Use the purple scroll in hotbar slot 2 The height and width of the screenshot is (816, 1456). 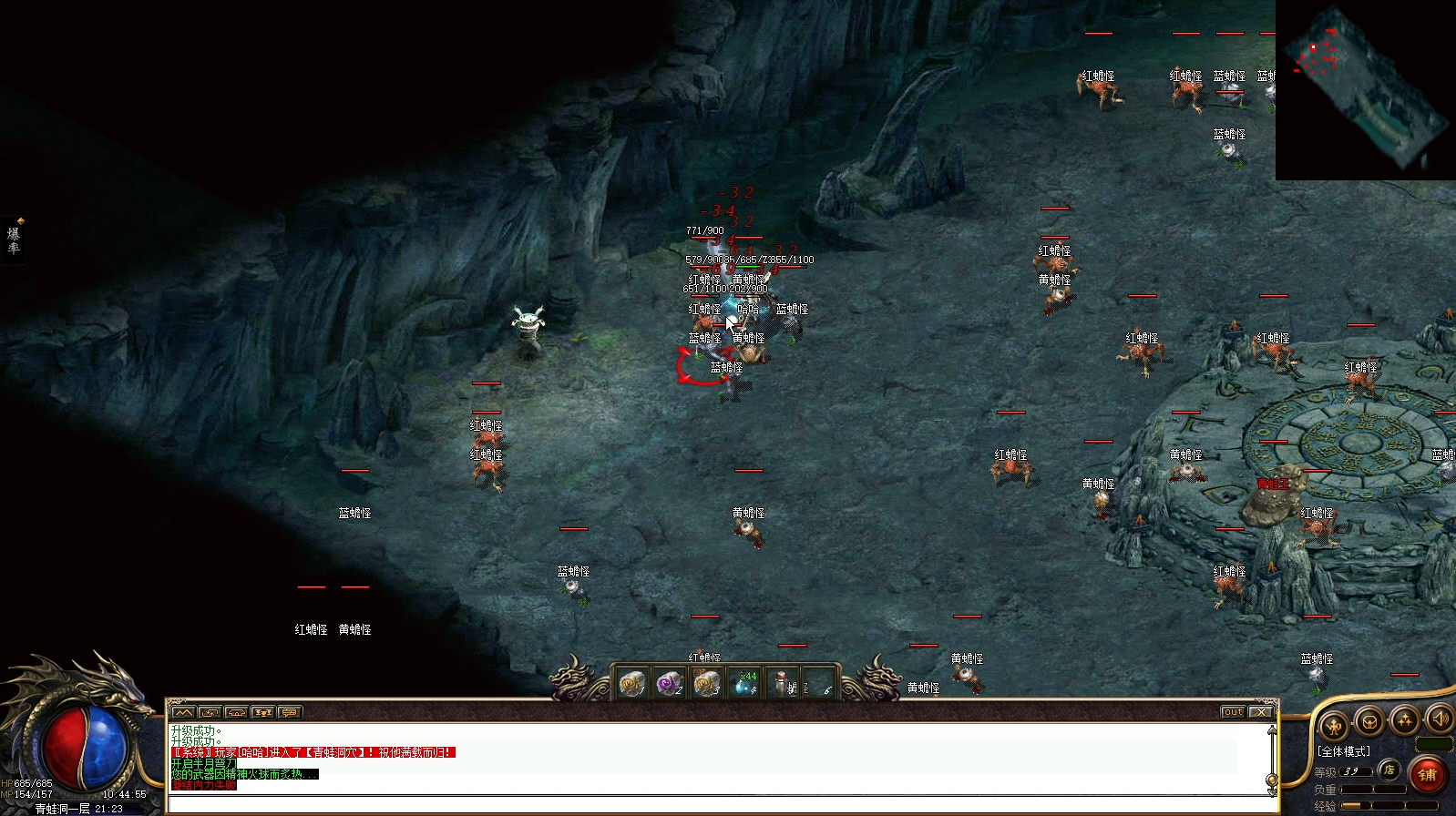tap(670, 684)
